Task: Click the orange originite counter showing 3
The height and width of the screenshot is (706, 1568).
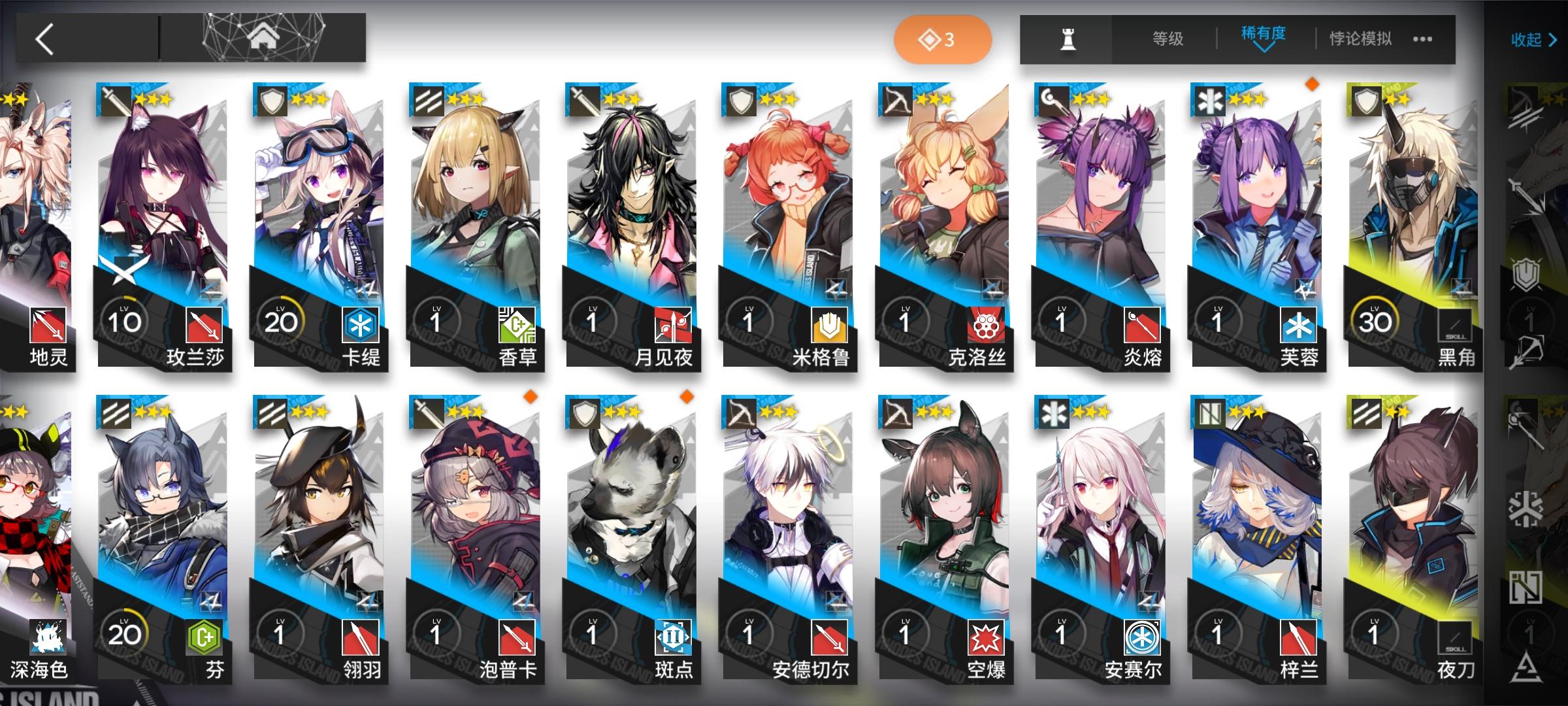Action: click(x=944, y=39)
